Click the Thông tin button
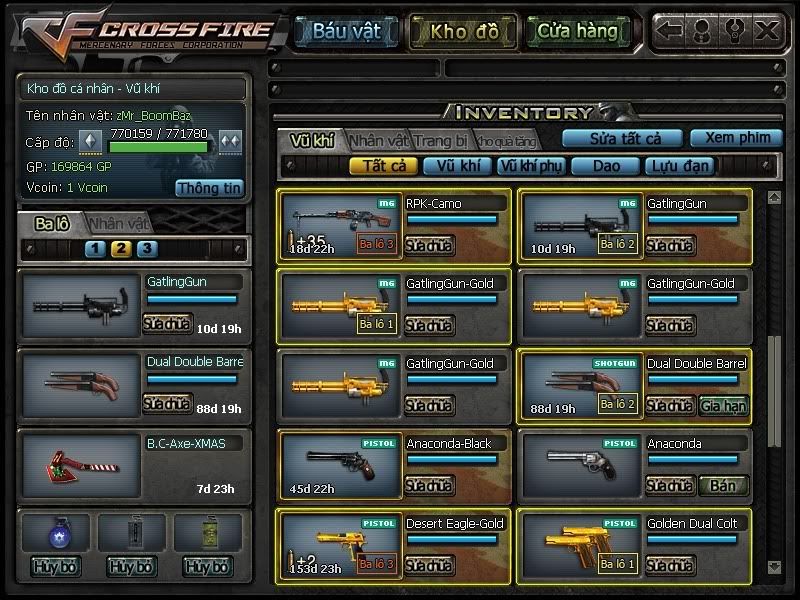The height and width of the screenshot is (600, 800). click(x=209, y=187)
